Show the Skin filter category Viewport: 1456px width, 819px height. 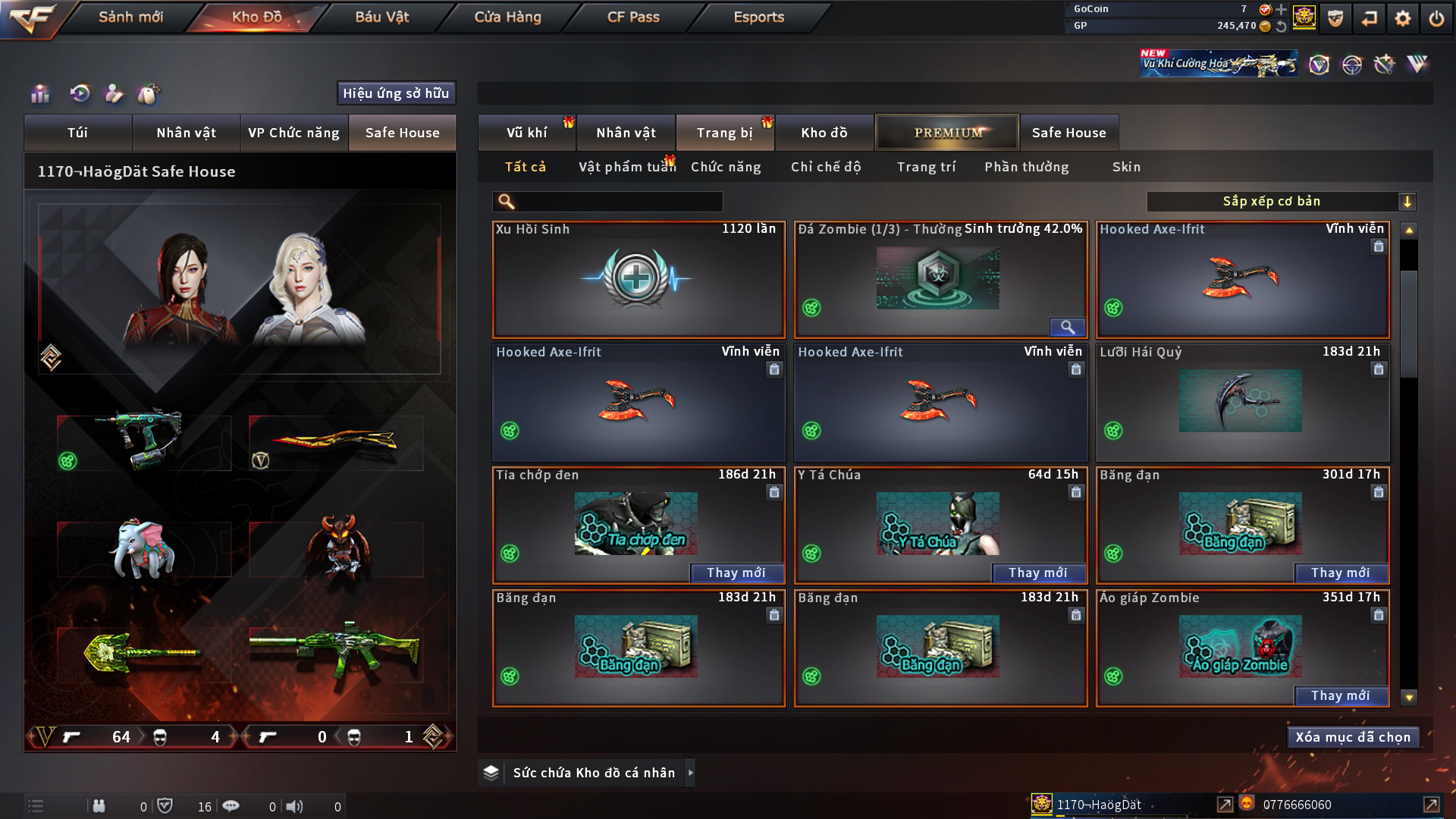point(1126,167)
